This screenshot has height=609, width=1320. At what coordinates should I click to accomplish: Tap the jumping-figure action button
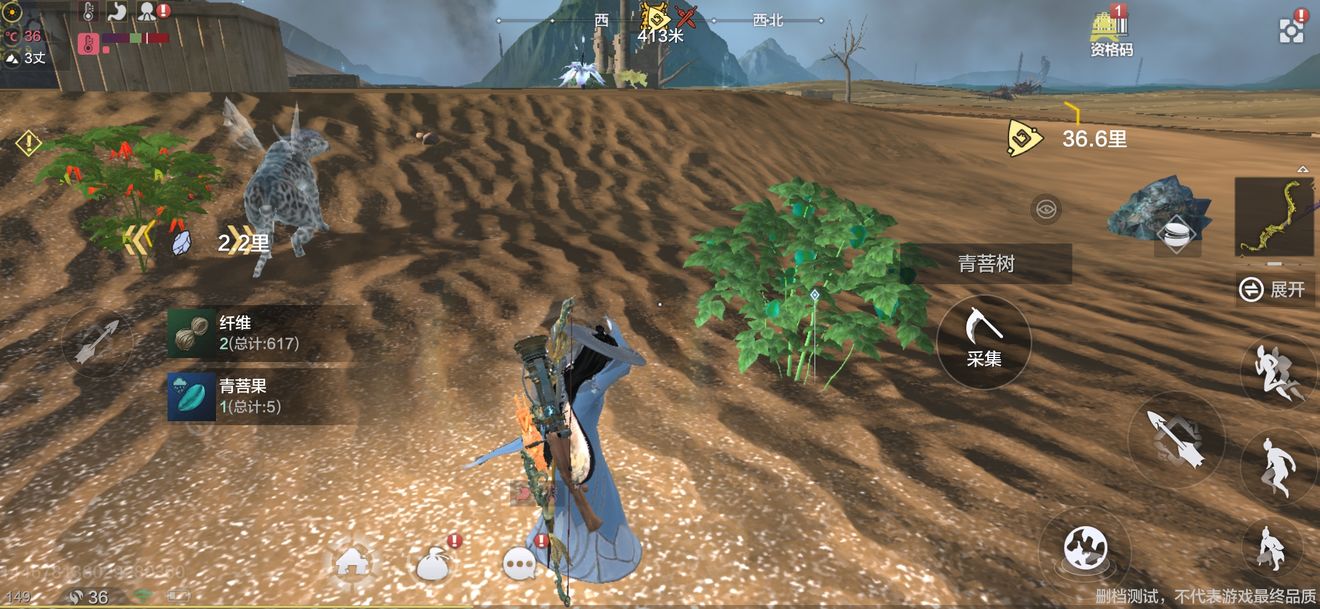point(1278,466)
